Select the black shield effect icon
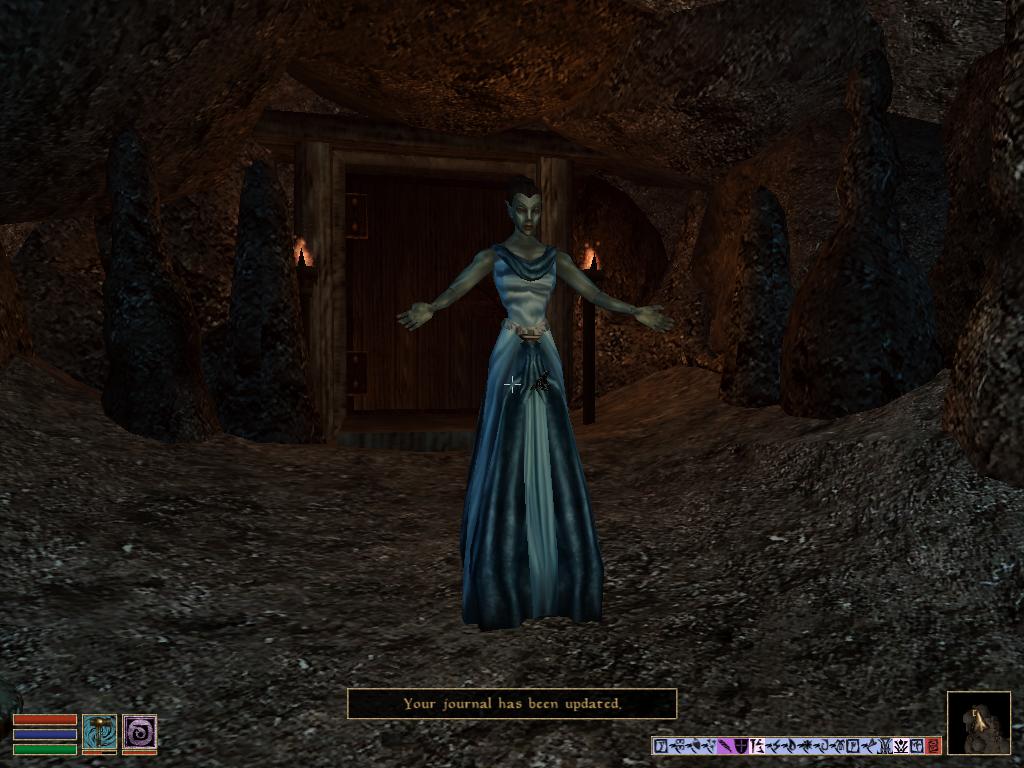Viewport: 1024px width, 768px height. [x=741, y=746]
